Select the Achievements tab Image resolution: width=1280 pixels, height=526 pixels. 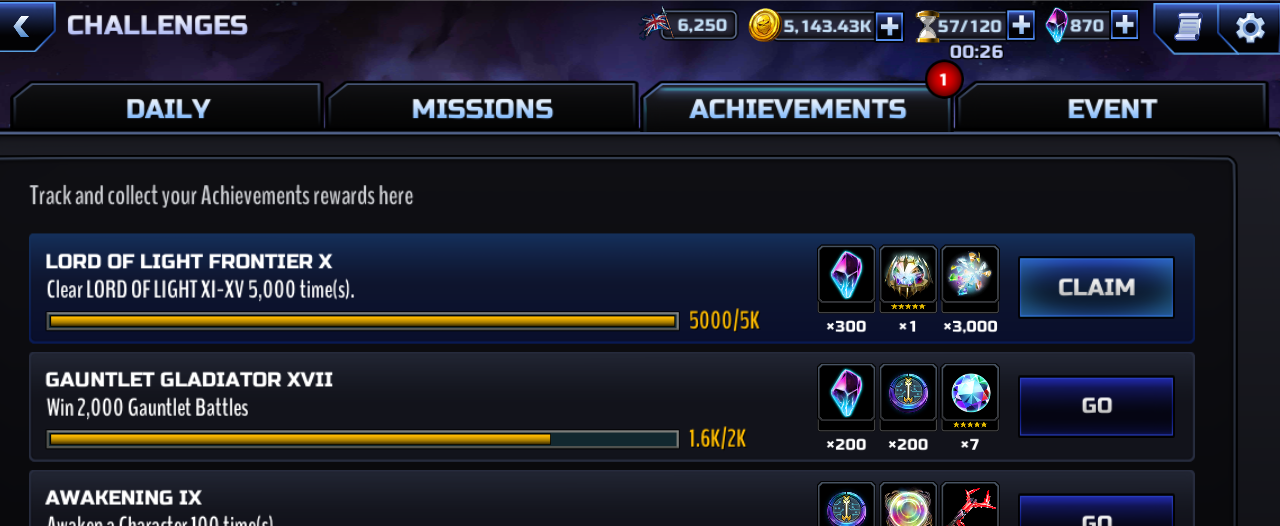click(797, 108)
